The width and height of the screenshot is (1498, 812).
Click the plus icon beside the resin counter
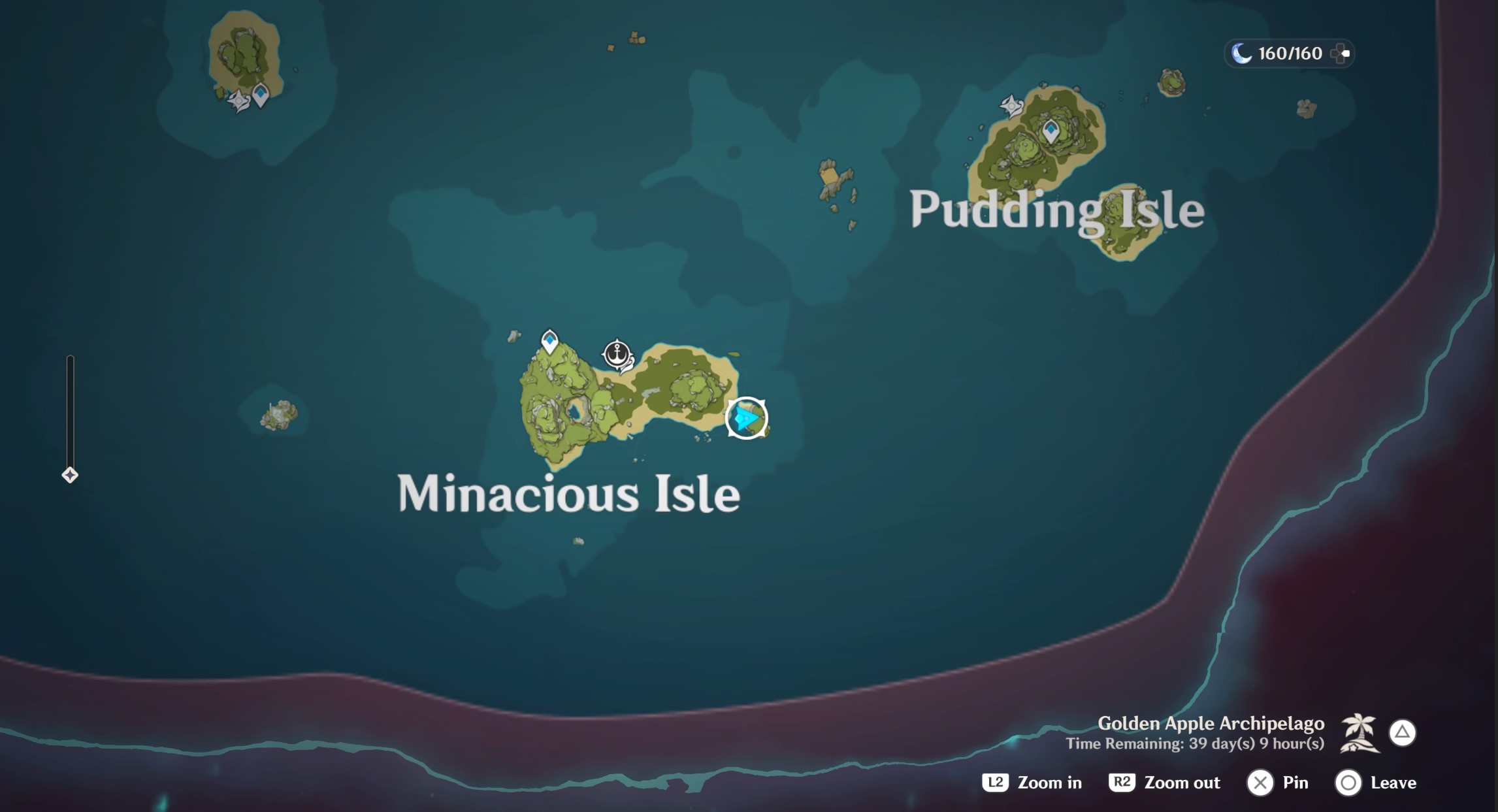[1343, 53]
